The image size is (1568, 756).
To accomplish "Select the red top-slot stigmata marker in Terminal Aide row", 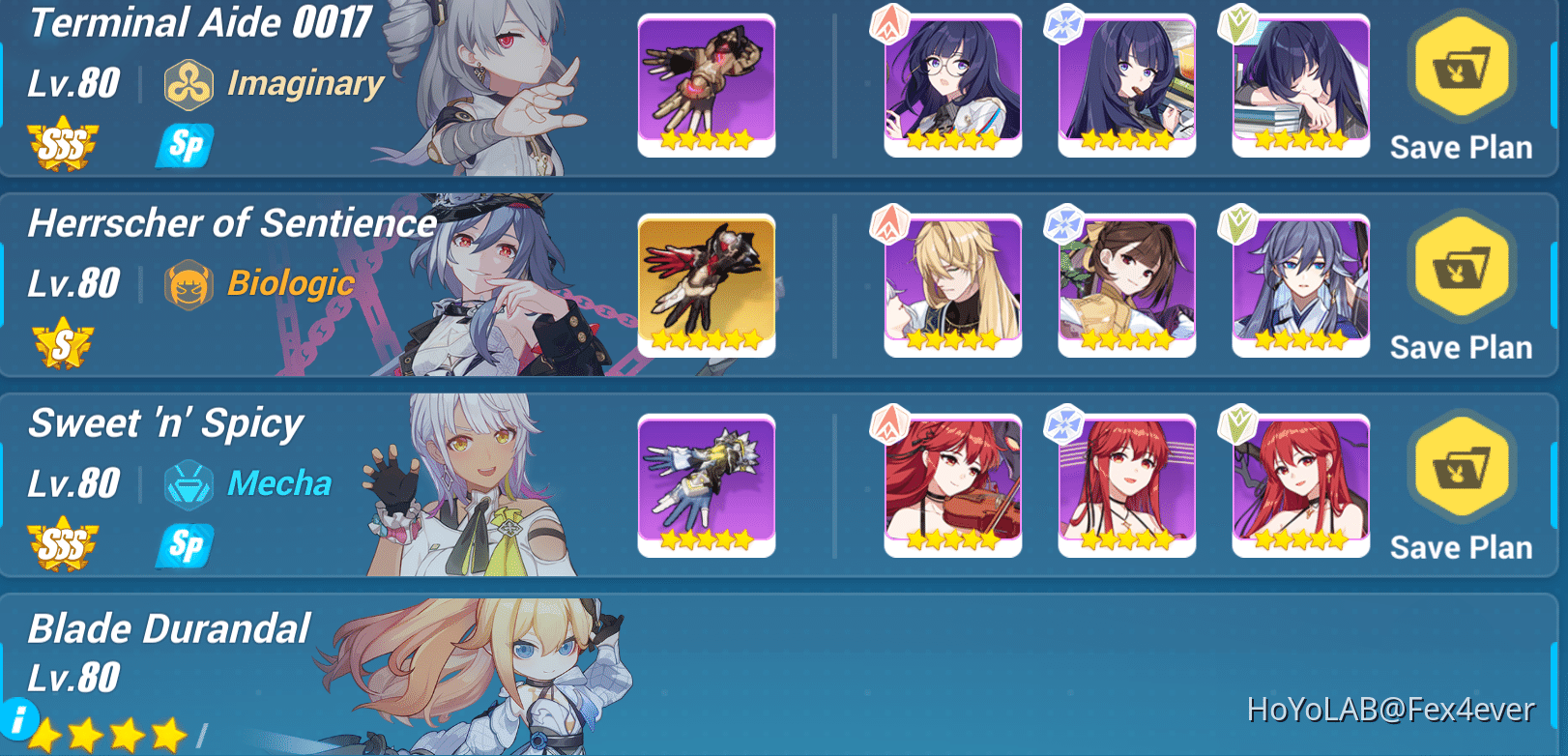I will pyautogui.click(x=887, y=25).
